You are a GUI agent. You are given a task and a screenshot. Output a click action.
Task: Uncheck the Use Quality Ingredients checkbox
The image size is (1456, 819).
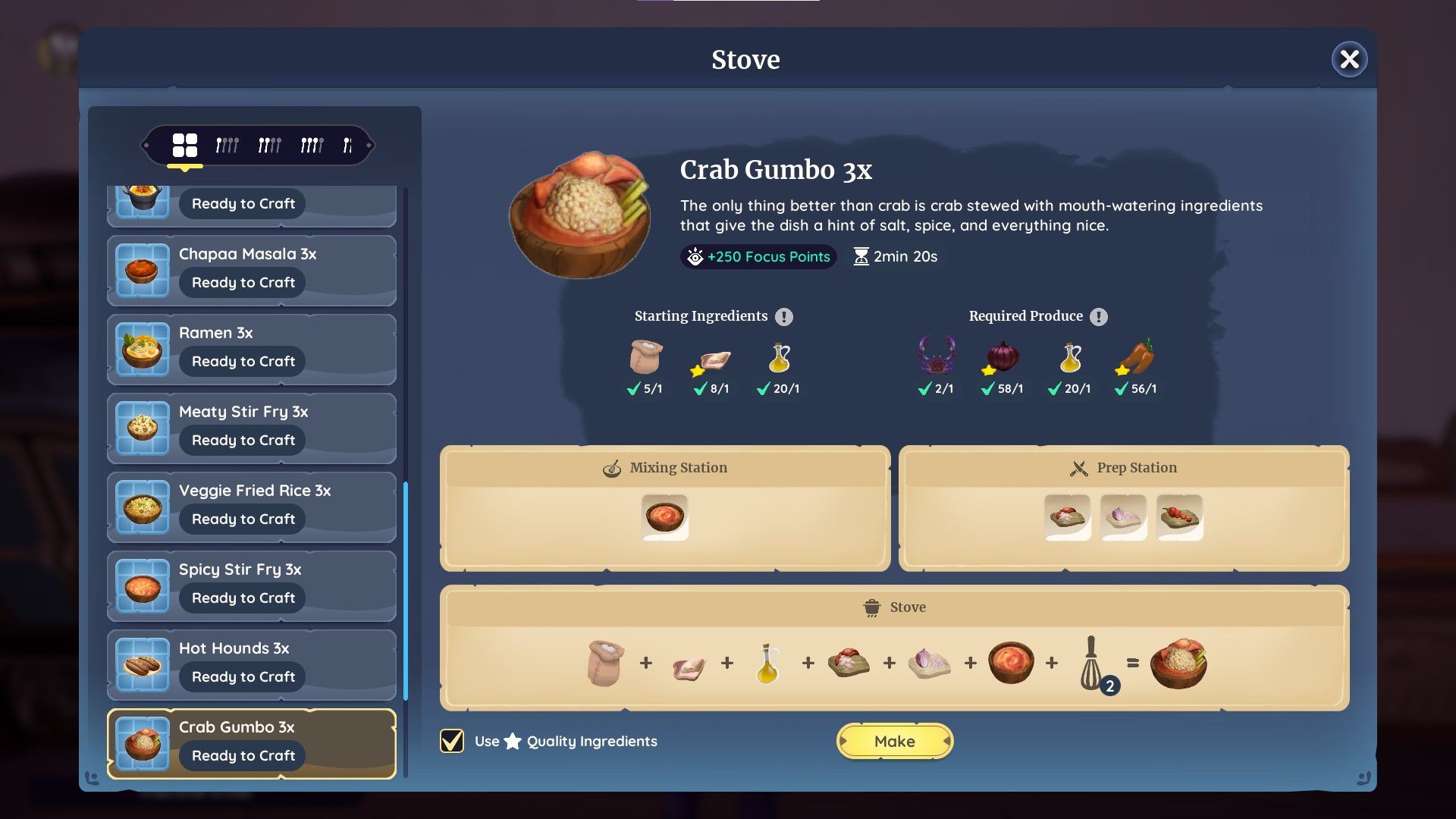click(452, 741)
